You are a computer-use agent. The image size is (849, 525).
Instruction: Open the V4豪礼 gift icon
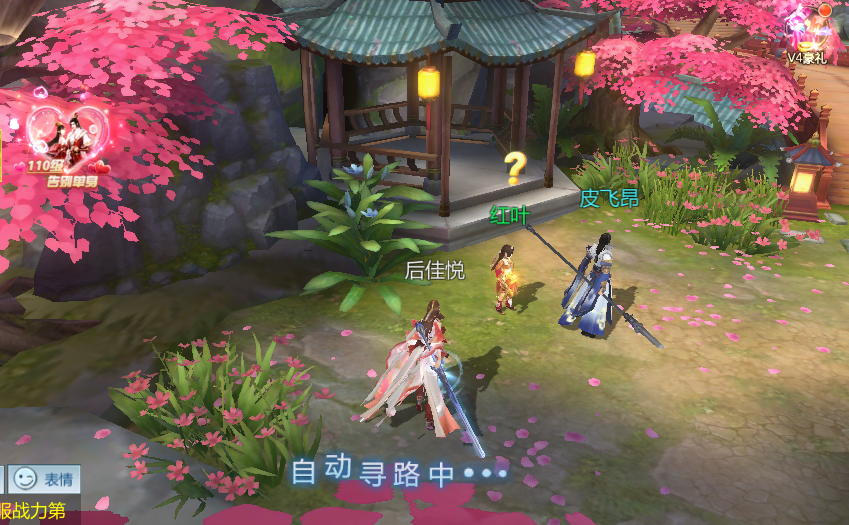812,34
